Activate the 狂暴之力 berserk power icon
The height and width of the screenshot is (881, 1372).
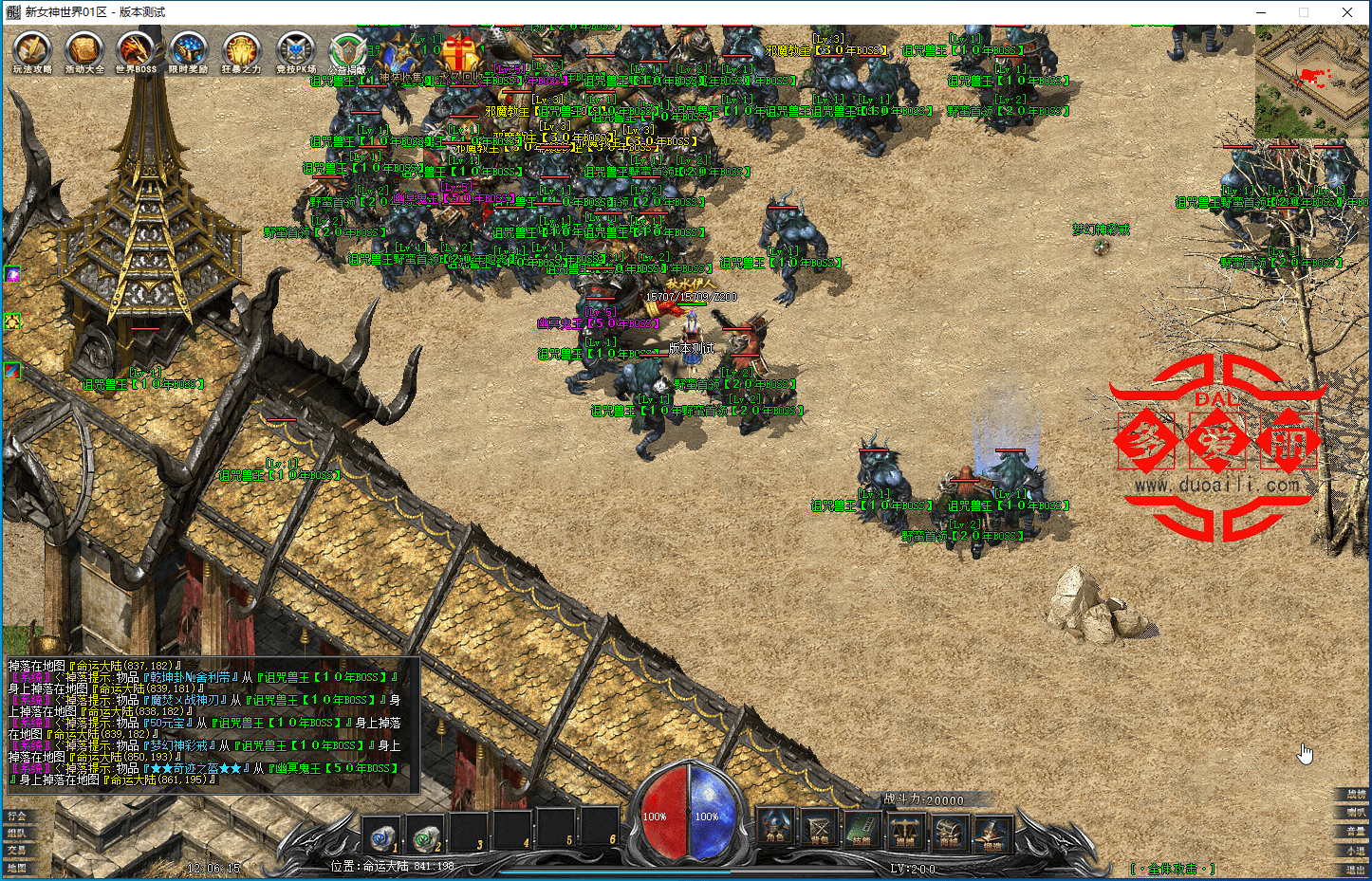coord(241,51)
